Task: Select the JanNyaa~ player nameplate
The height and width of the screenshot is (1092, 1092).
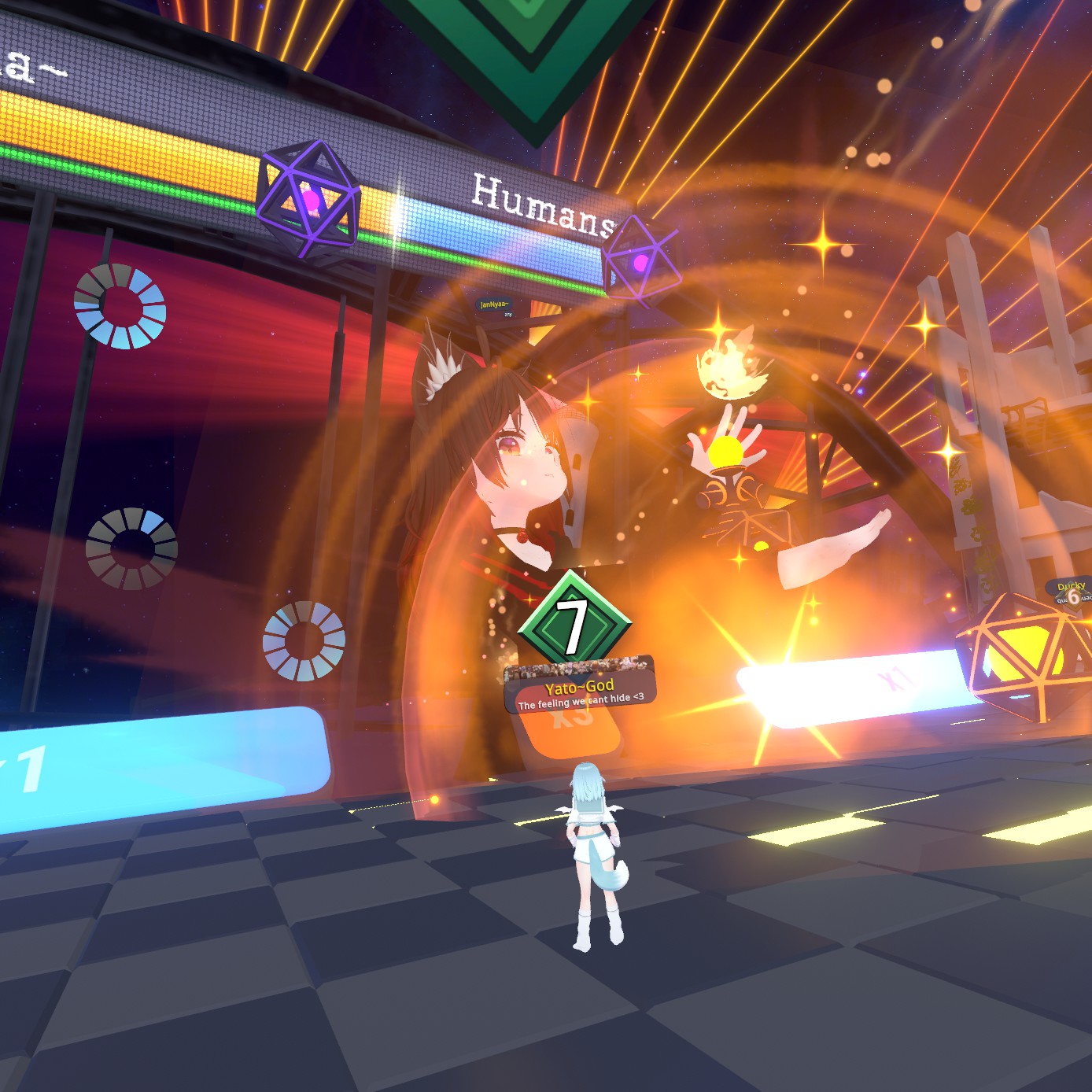Action: (x=495, y=305)
